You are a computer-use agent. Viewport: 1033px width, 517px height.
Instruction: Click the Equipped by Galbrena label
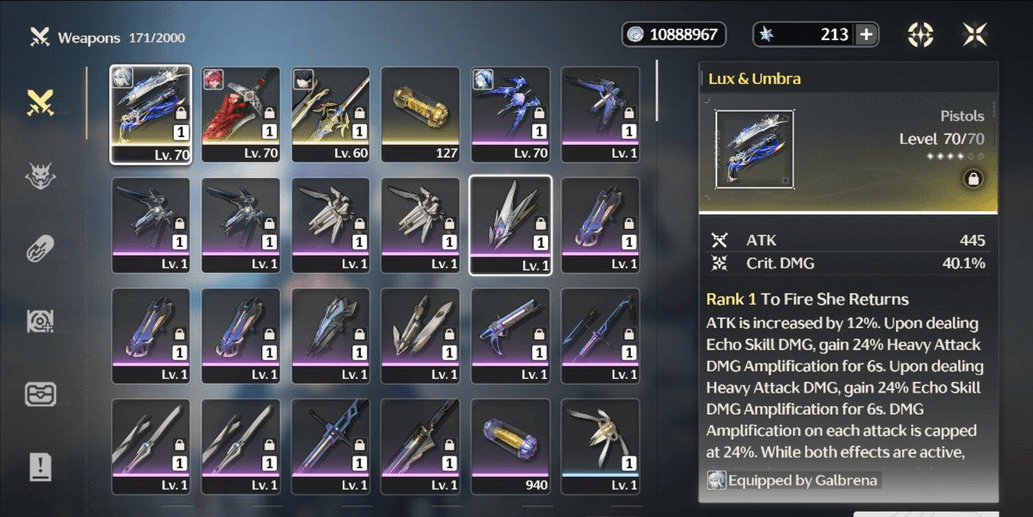793,480
